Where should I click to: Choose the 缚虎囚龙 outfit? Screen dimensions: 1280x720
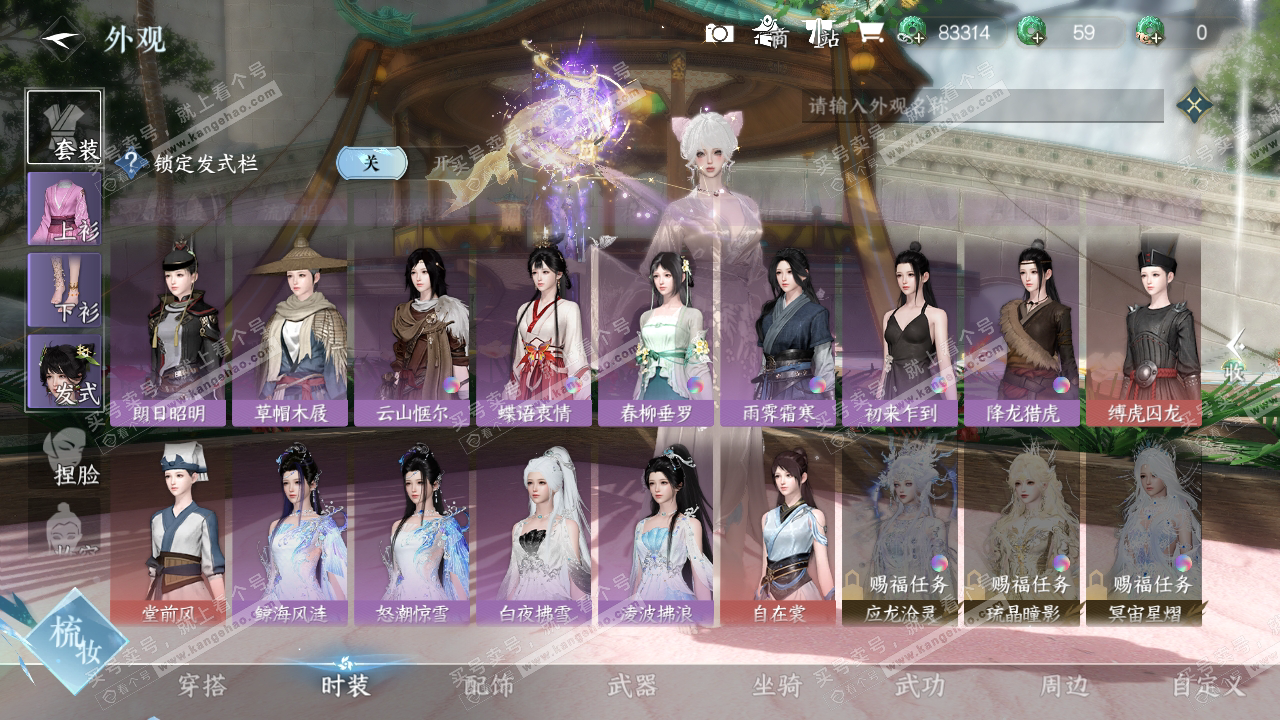(x=1144, y=332)
